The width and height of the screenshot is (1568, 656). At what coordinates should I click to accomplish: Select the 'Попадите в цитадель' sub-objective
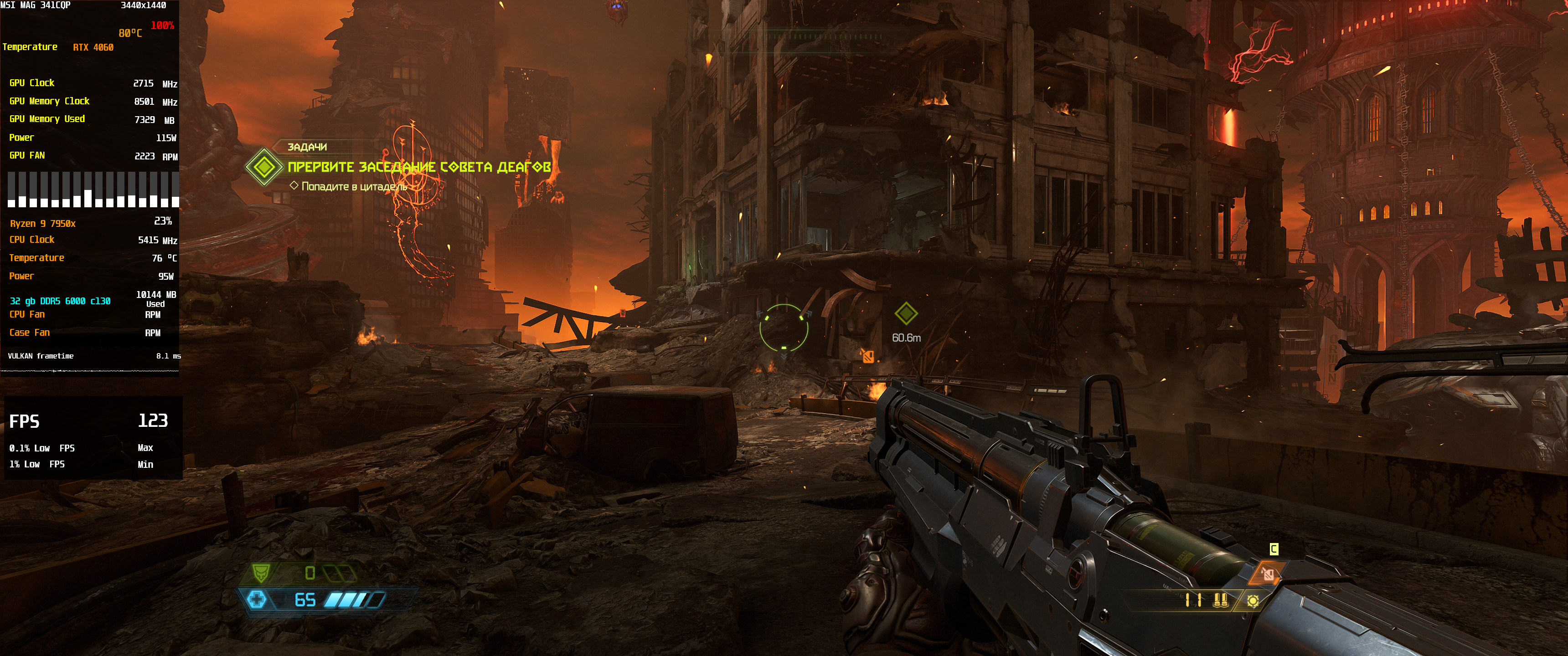(354, 186)
